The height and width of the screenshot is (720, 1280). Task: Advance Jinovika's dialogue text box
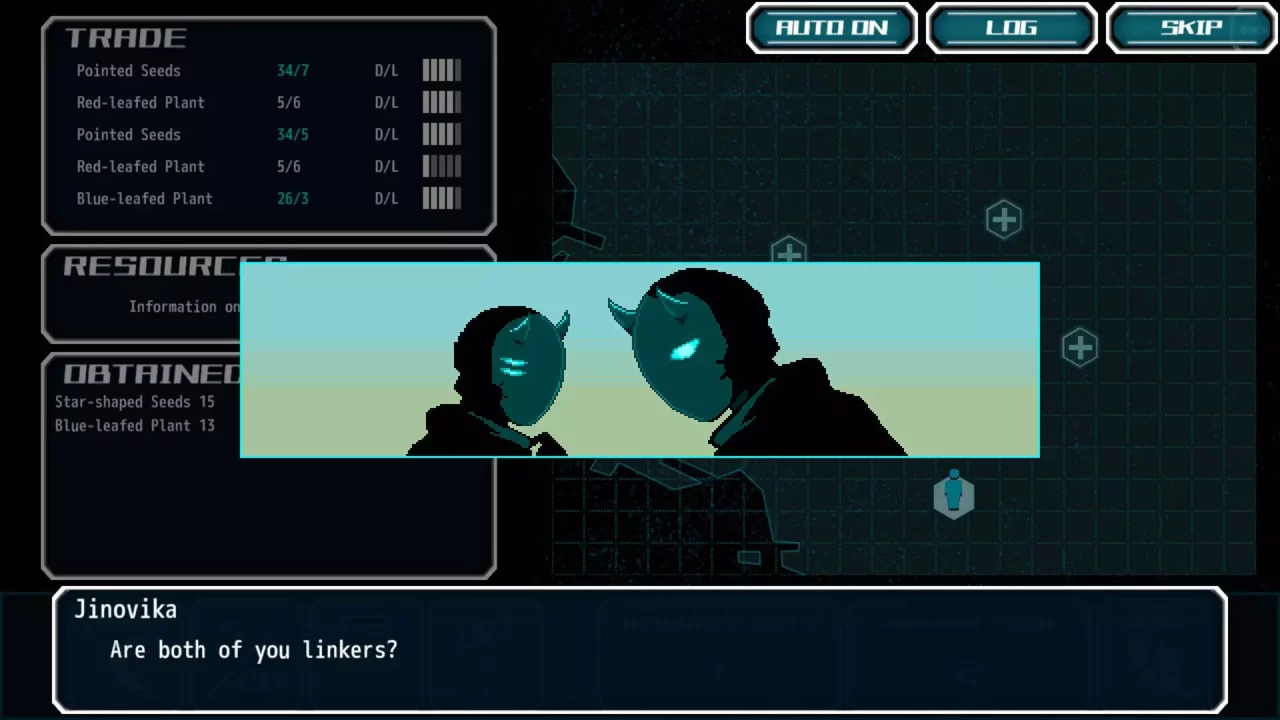[x=640, y=649]
